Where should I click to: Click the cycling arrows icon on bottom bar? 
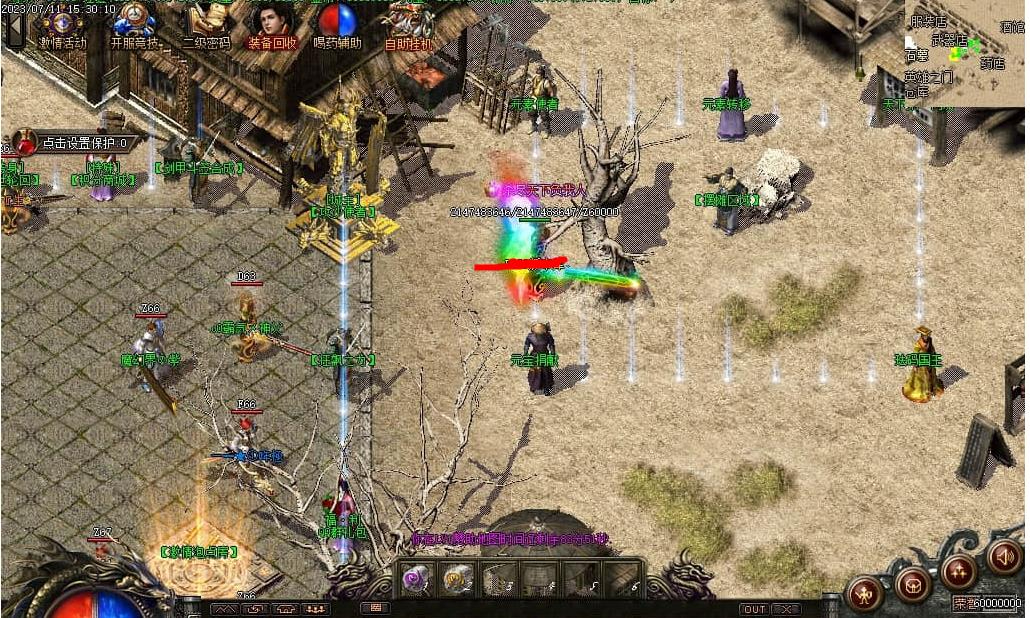coord(255,608)
